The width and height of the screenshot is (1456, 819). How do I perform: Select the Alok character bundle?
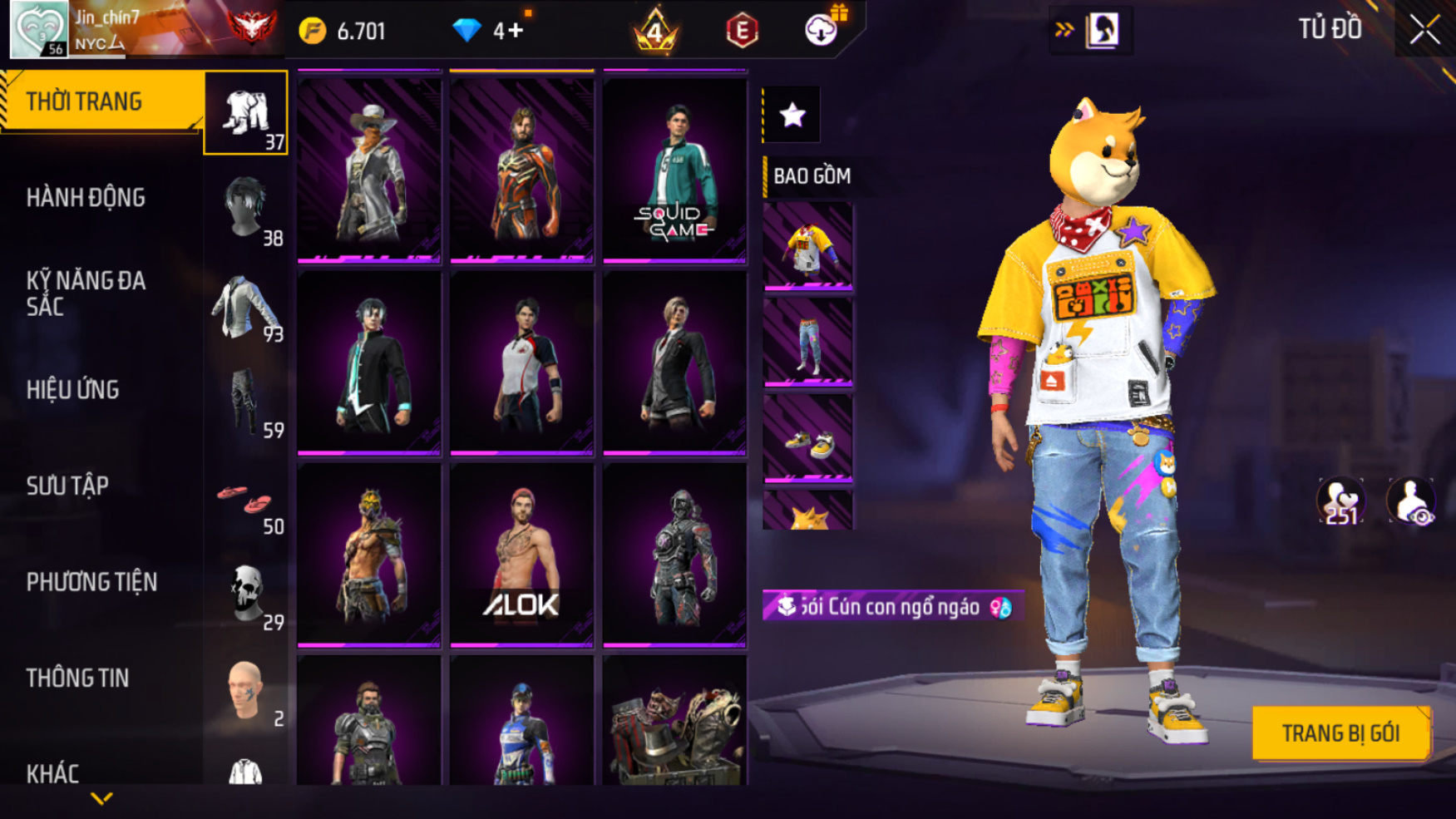point(521,555)
